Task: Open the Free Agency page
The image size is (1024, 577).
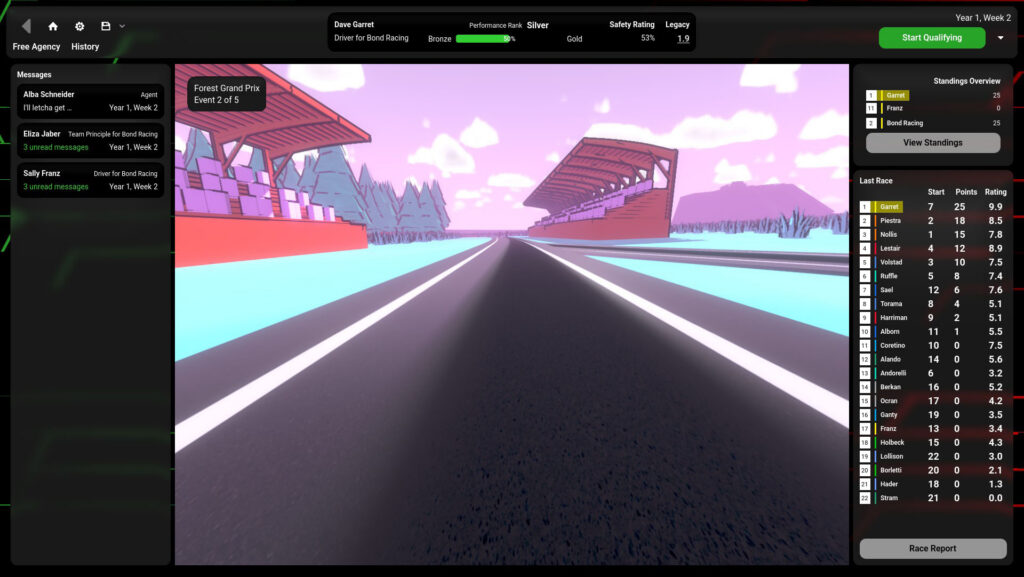Action: pyautogui.click(x=37, y=47)
